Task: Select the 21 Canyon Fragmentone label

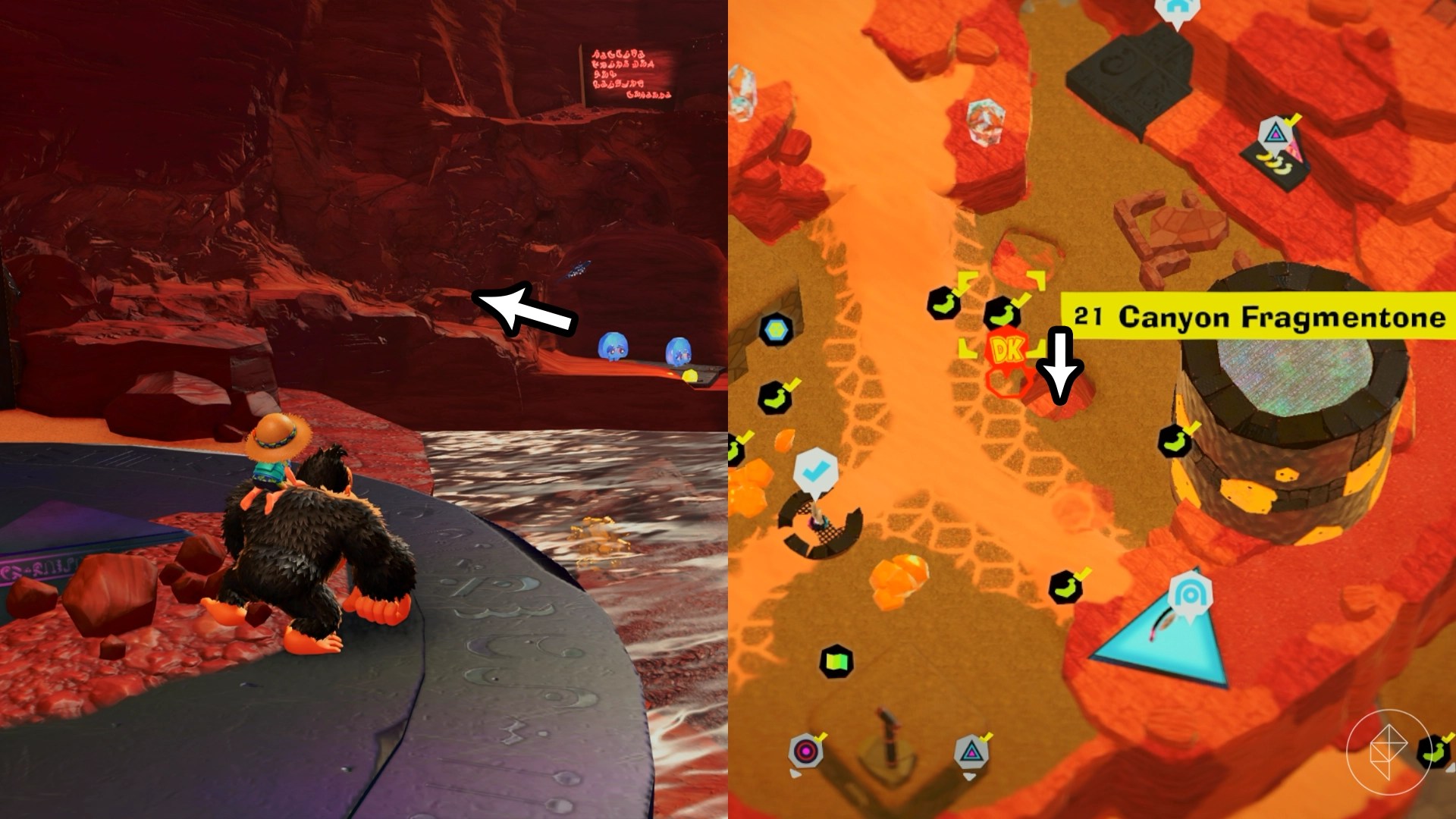Action: pyautogui.click(x=1259, y=315)
